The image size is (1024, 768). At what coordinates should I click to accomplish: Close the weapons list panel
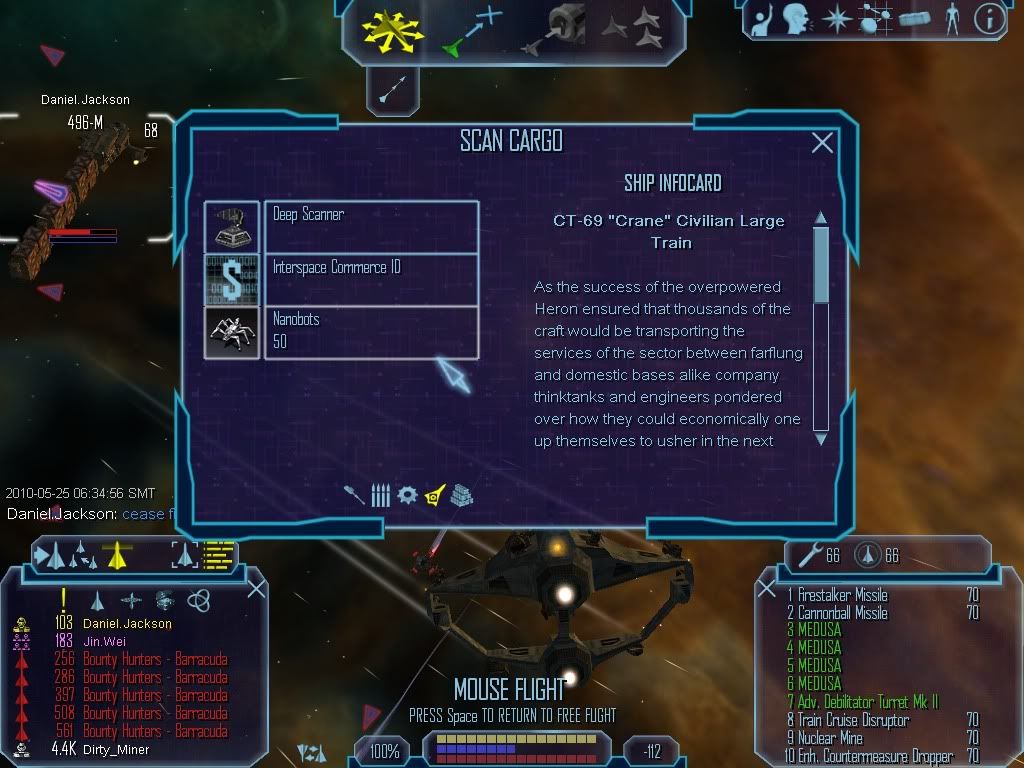point(767,590)
